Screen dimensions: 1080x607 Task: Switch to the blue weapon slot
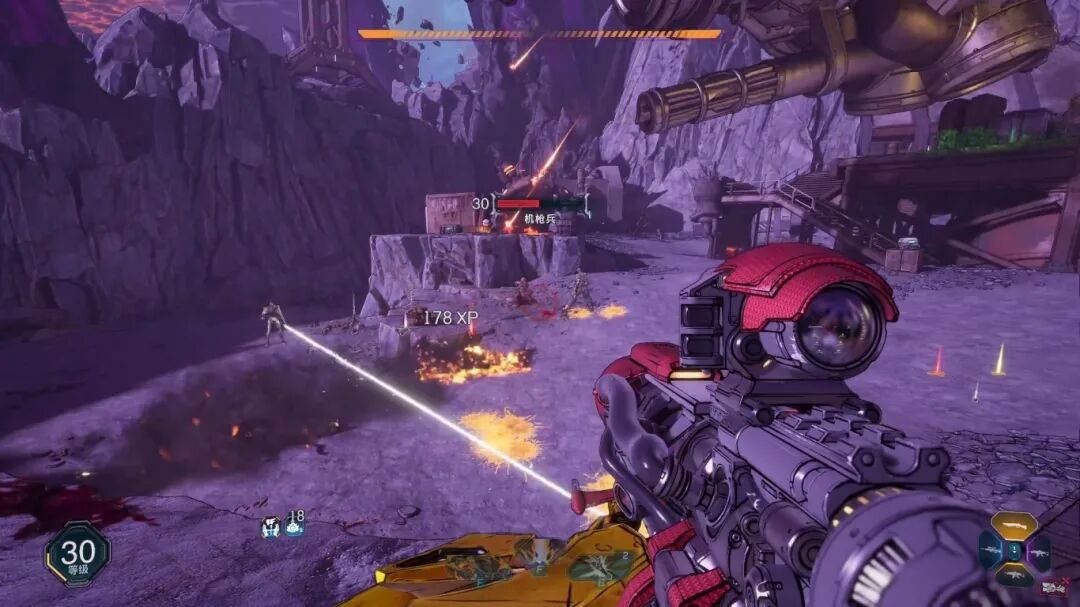990,550
